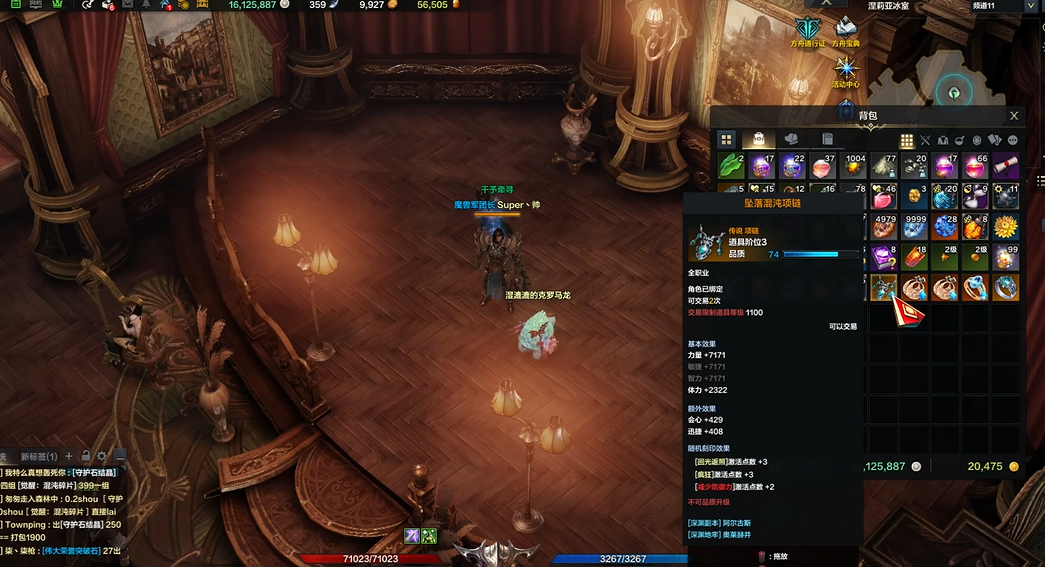Choose the item stack showing 9999
Screen dimensions: 1045x567
pyautogui.click(x=914, y=227)
